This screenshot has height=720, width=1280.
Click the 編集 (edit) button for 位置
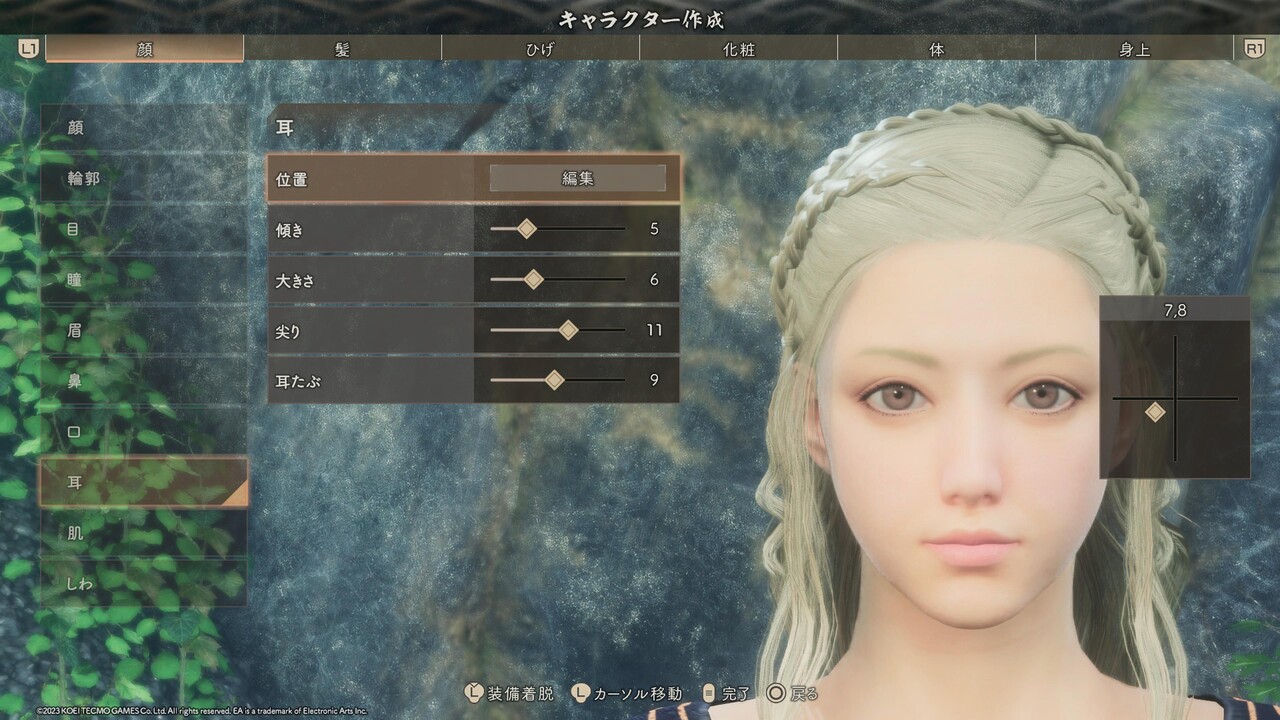pyautogui.click(x=577, y=178)
